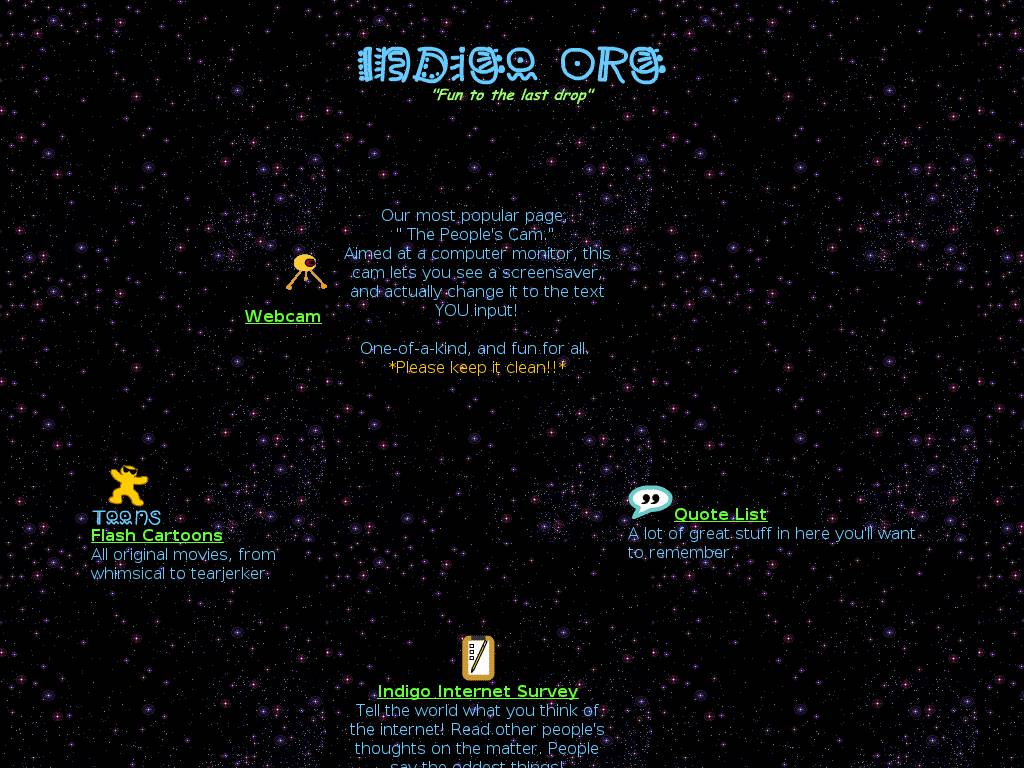Open the Flash Cartoons link

click(x=157, y=535)
